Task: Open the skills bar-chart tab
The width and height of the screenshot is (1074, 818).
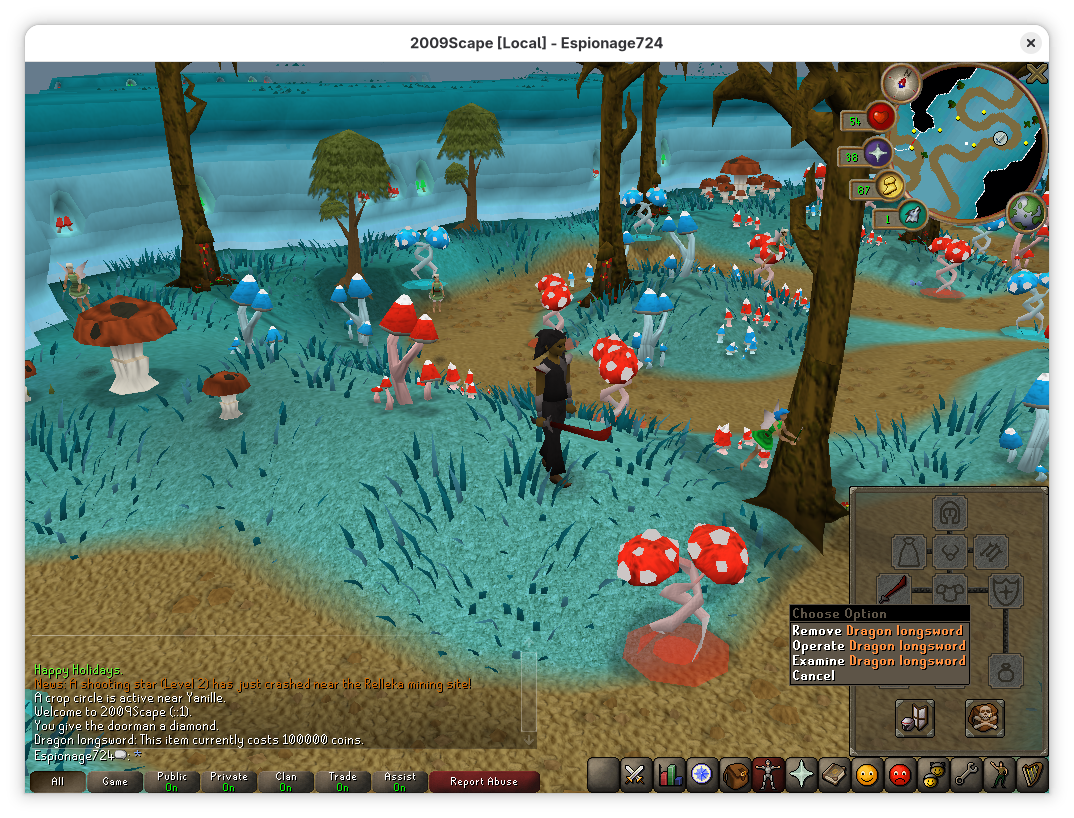Action: point(668,775)
